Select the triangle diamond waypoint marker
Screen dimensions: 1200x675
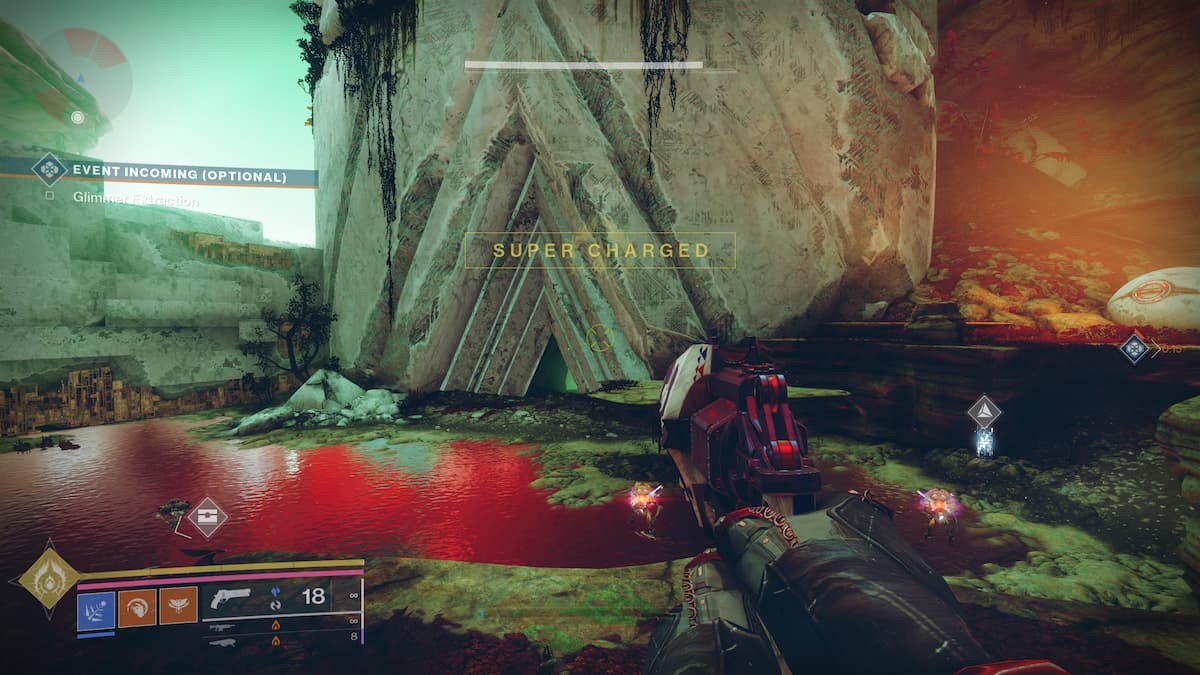pos(984,412)
